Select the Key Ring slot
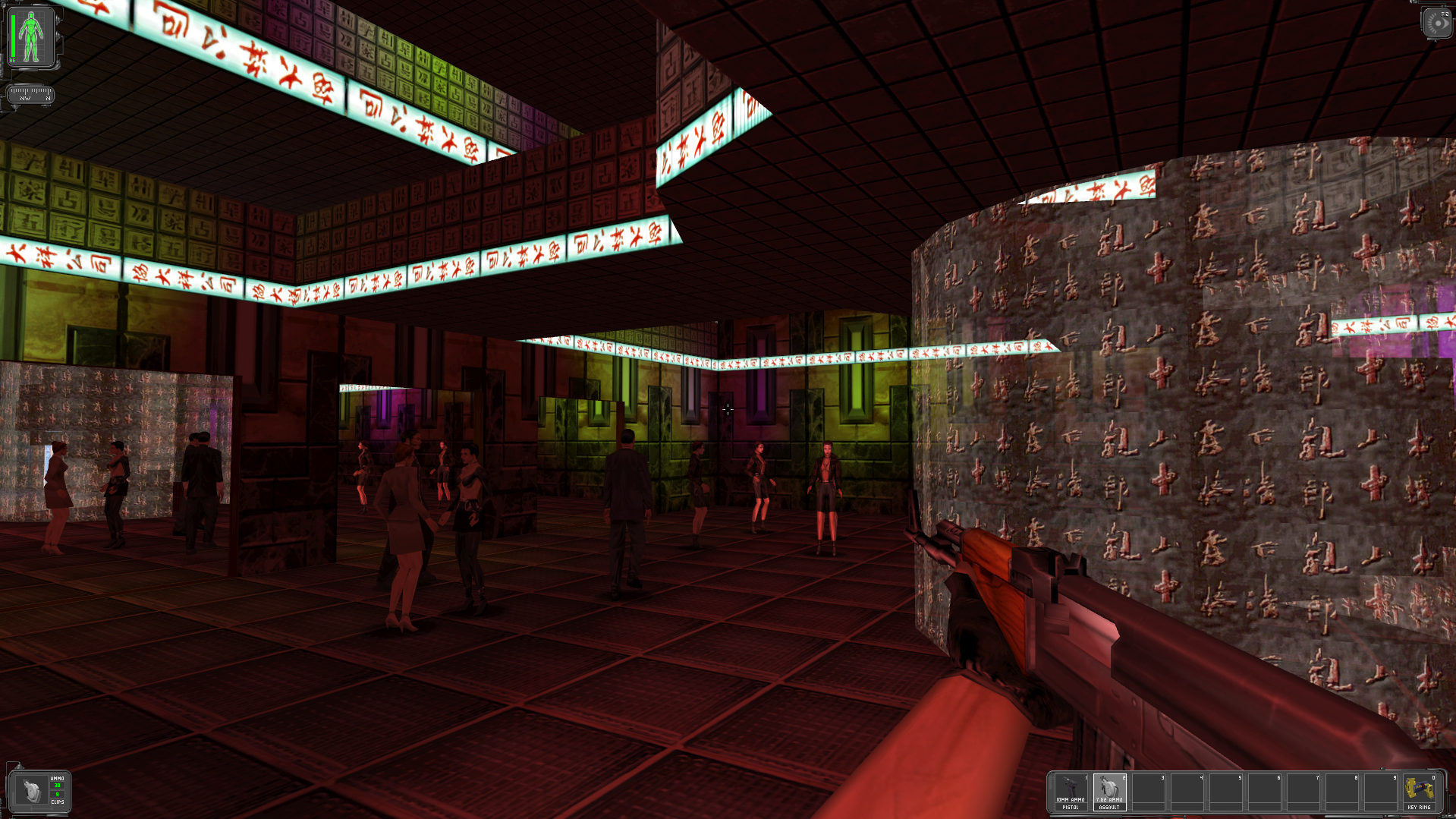The width and height of the screenshot is (1456, 819). pos(1419,792)
